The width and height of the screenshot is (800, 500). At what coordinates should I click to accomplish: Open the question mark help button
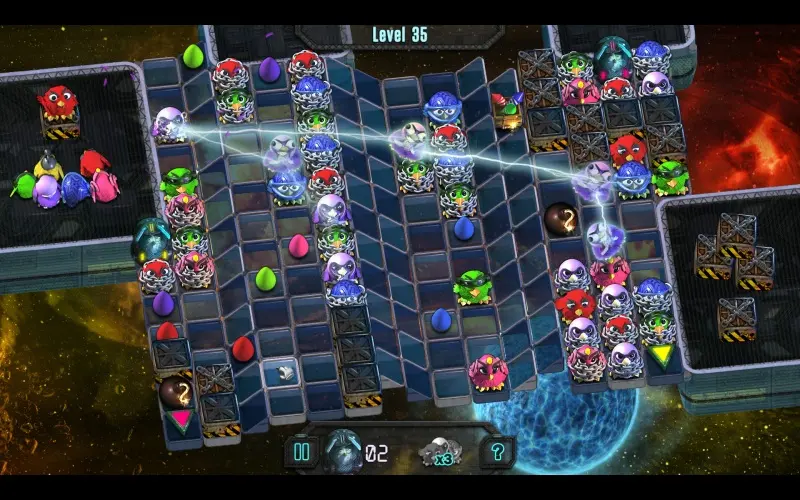click(497, 453)
